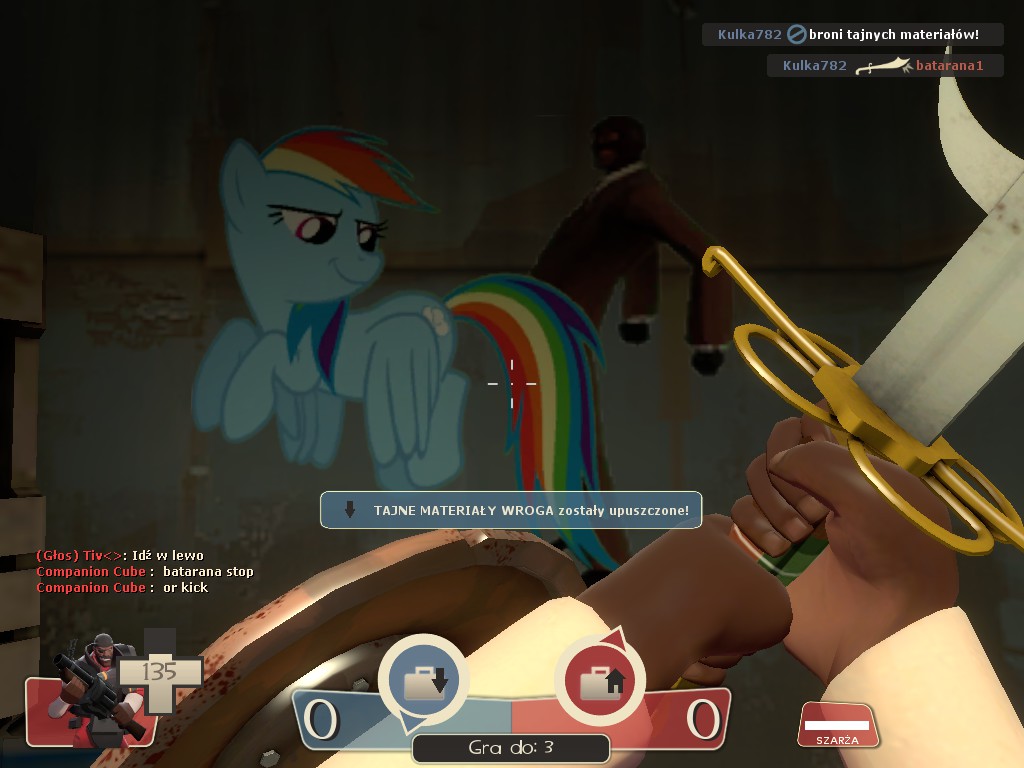The image size is (1024, 768).
Task: Click the blue team intelligence briefcase icon
Action: click(x=423, y=681)
